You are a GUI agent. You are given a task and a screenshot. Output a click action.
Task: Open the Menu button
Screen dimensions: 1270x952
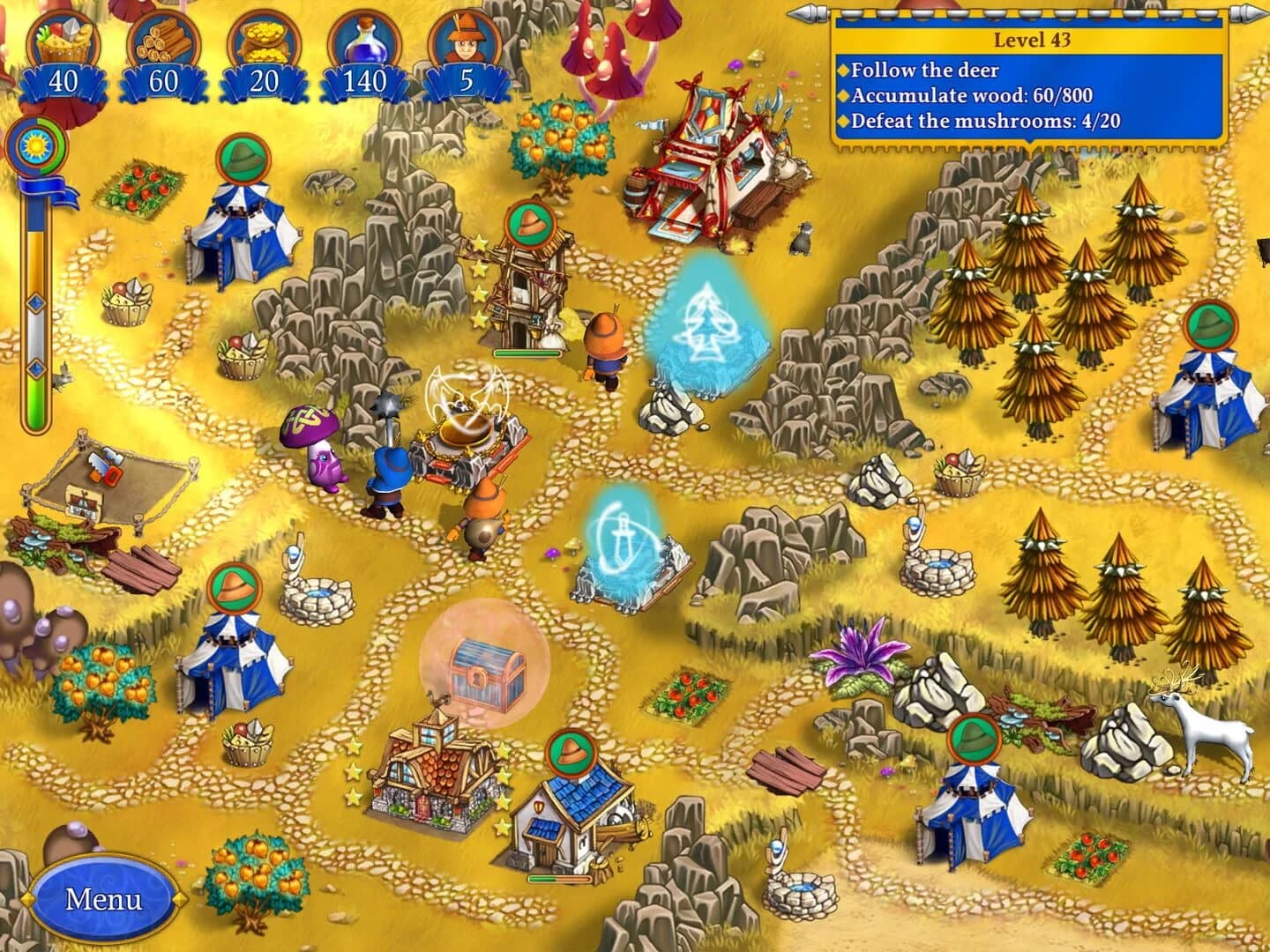[104, 897]
